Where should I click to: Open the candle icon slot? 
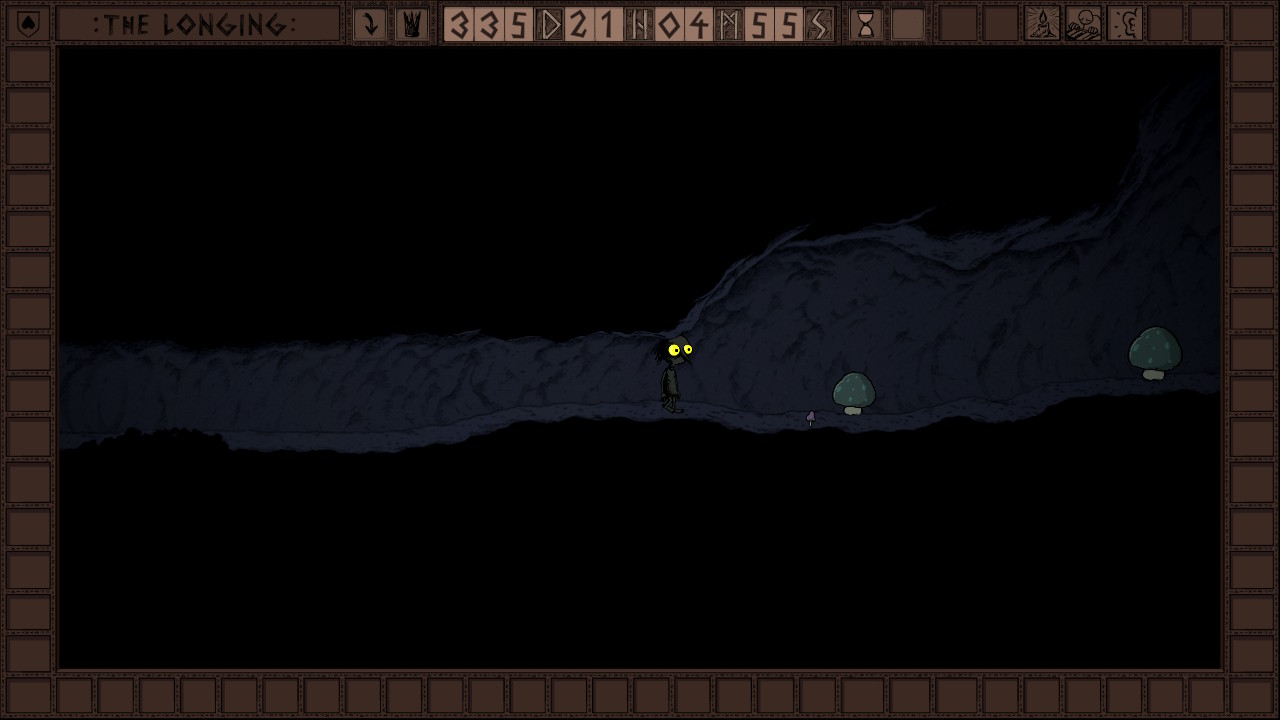tap(1042, 24)
